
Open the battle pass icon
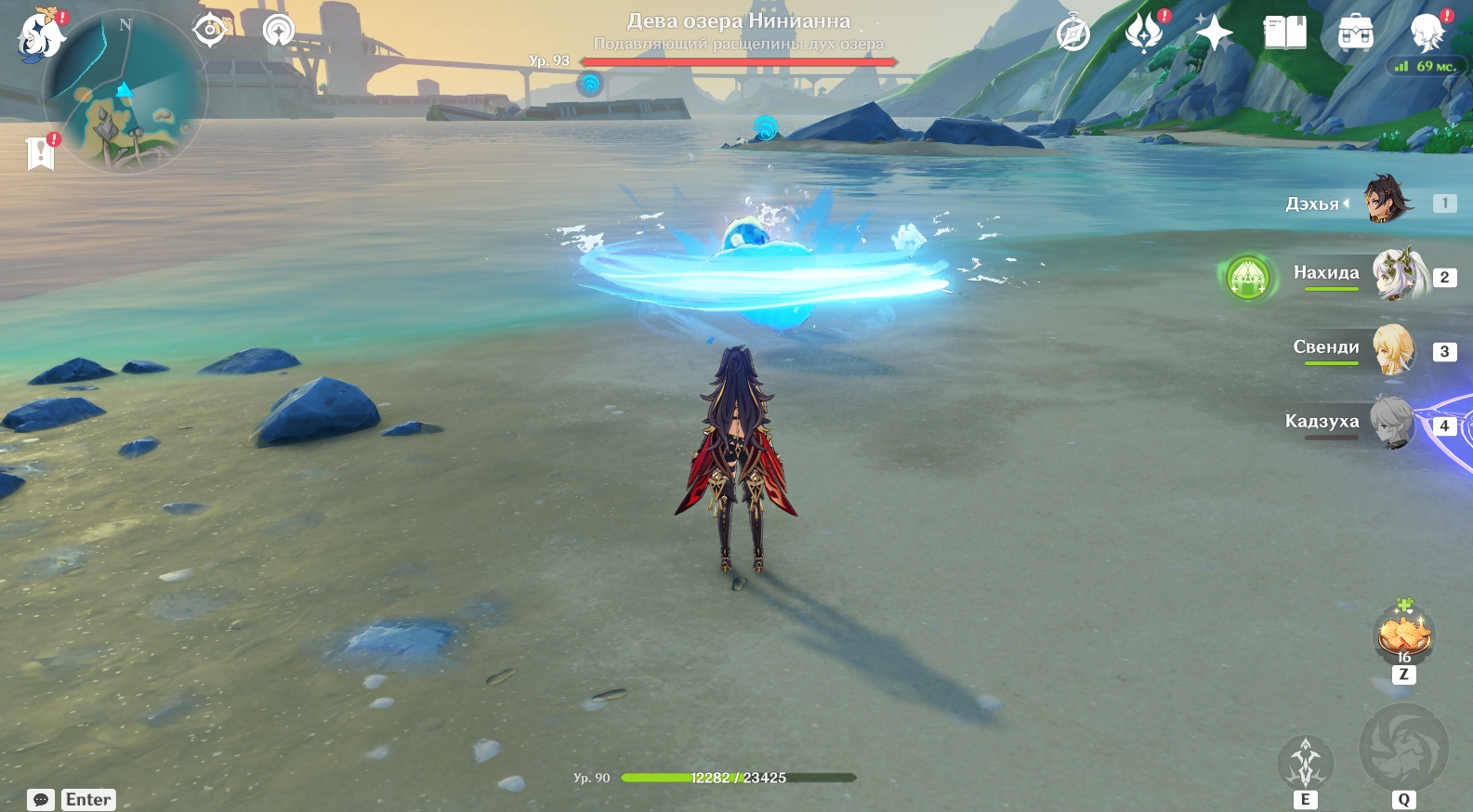tap(1143, 33)
